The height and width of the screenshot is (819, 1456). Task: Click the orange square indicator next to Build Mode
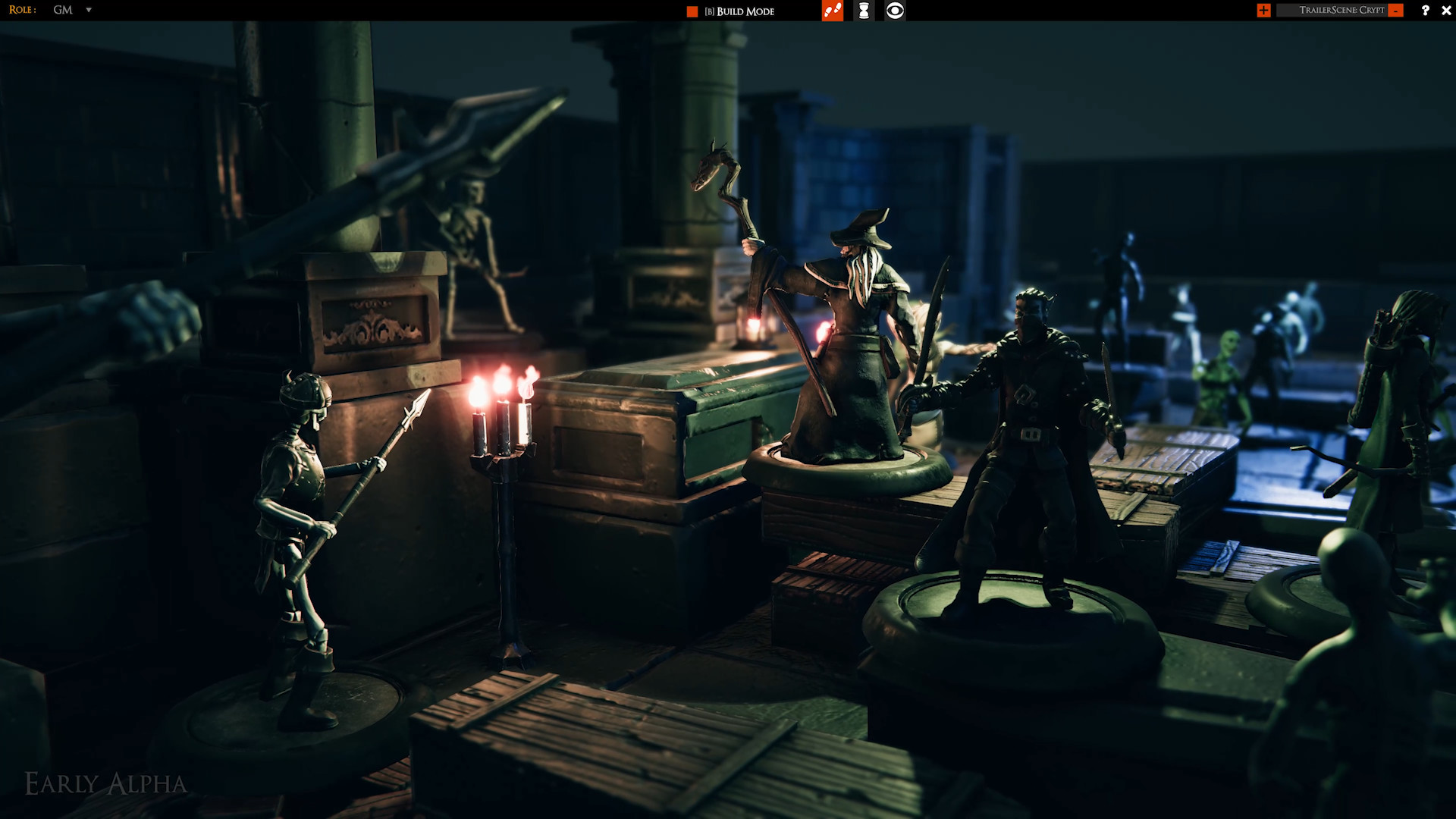(691, 11)
